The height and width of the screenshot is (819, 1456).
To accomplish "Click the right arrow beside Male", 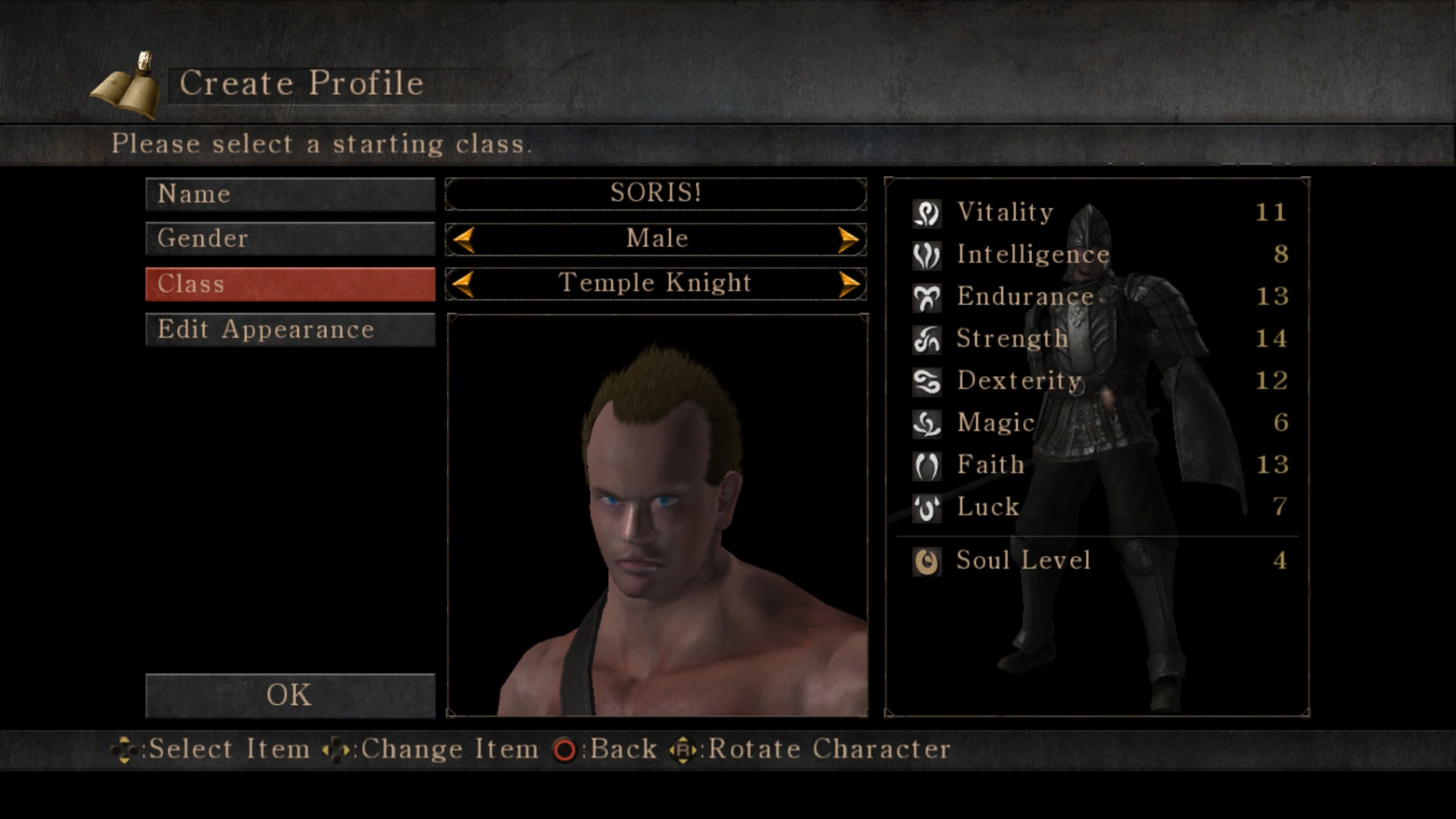I will [848, 239].
